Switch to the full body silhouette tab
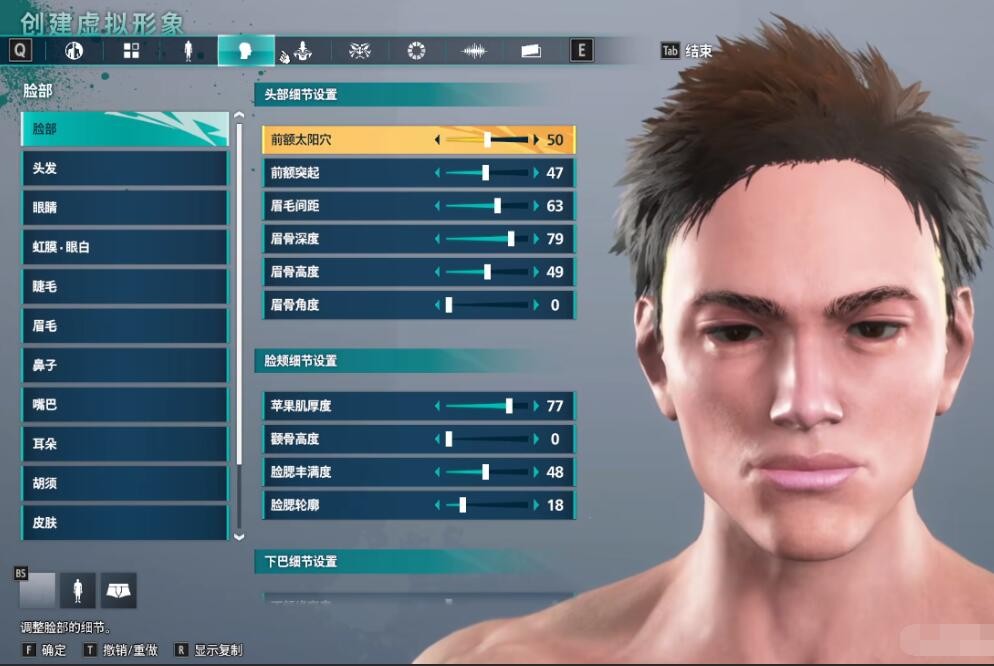 tap(188, 50)
